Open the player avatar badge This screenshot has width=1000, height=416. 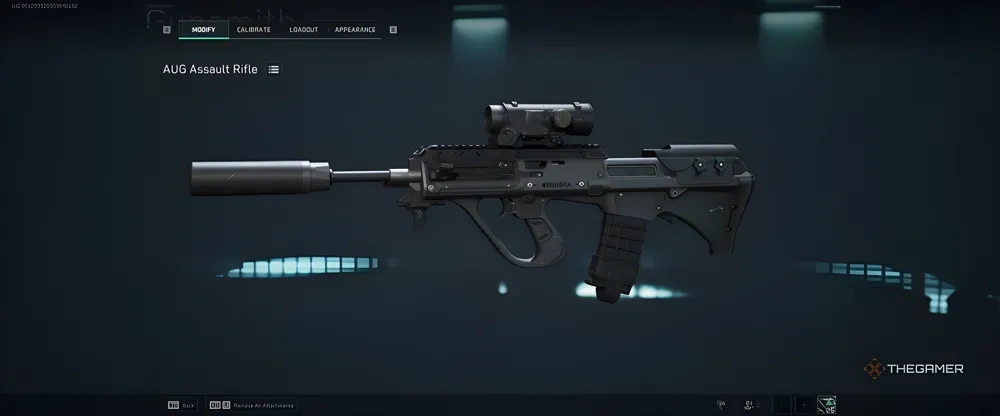click(827, 404)
